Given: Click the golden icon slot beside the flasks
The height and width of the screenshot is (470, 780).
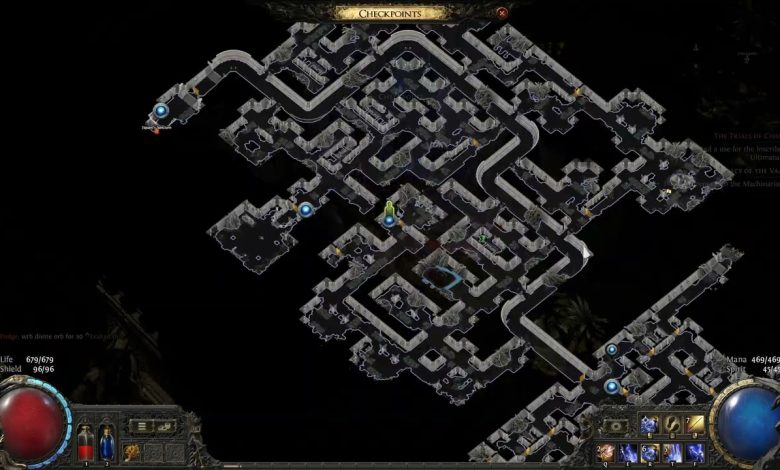Looking at the screenshot, I should click(x=132, y=452).
